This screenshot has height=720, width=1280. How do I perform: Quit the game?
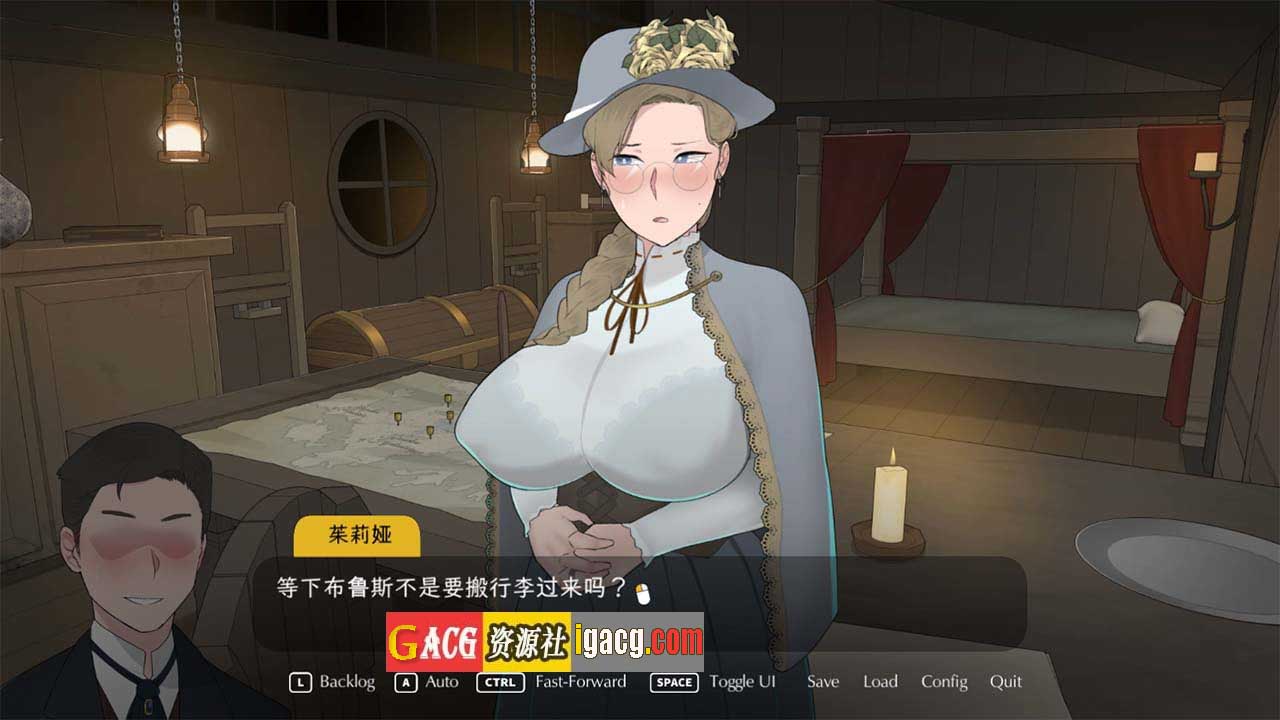1005,682
